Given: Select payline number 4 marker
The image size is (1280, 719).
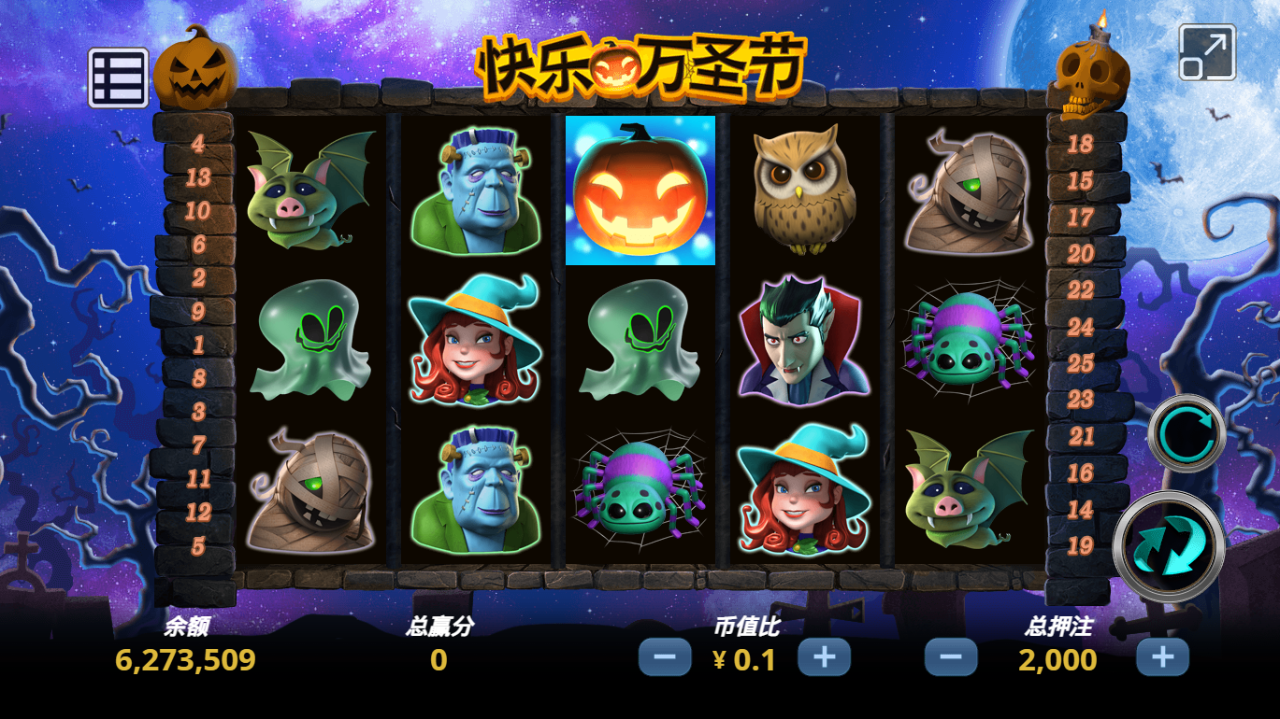Looking at the screenshot, I should (198, 144).
